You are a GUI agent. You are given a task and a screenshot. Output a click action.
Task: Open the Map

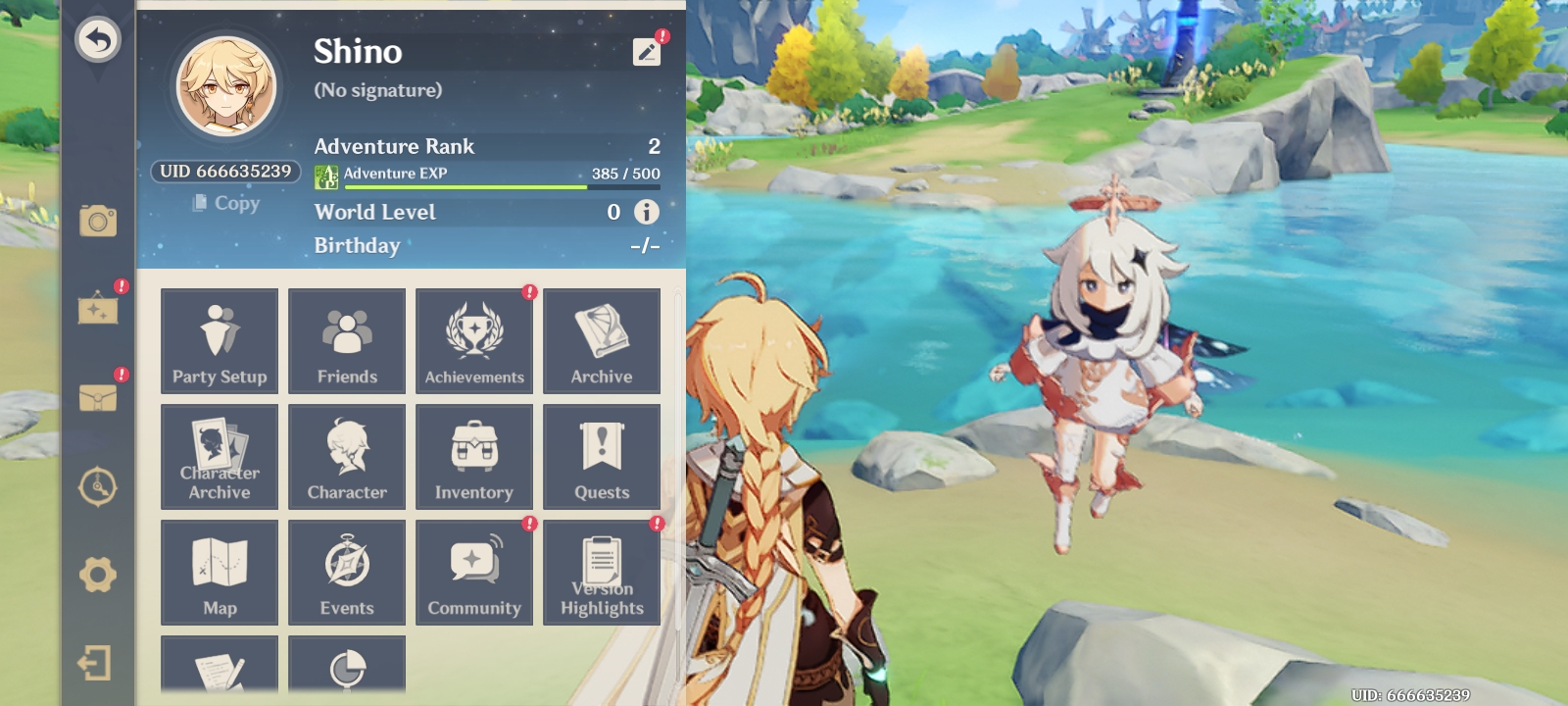(219, 572)
